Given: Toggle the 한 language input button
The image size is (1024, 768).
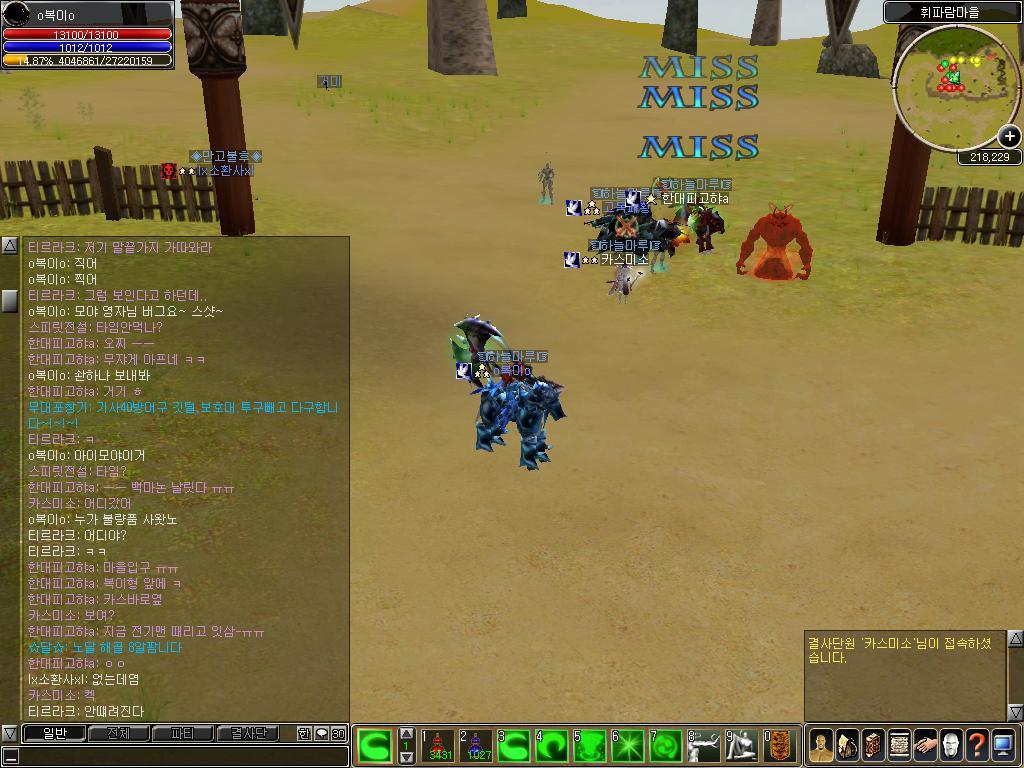Looking at the screenshot, I should coord(304,734).
